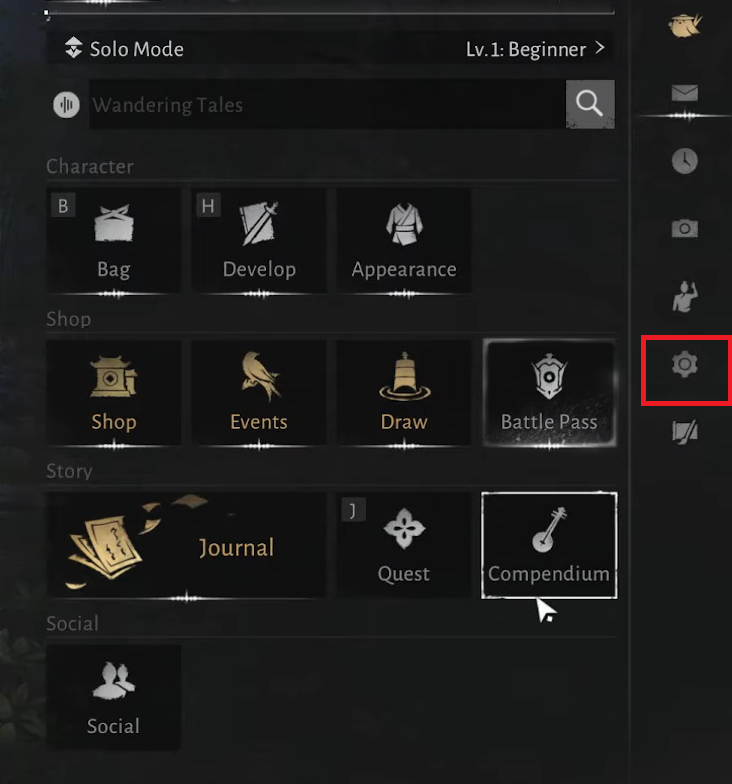Open the Battle Pass tile

[x=549, y=394]
